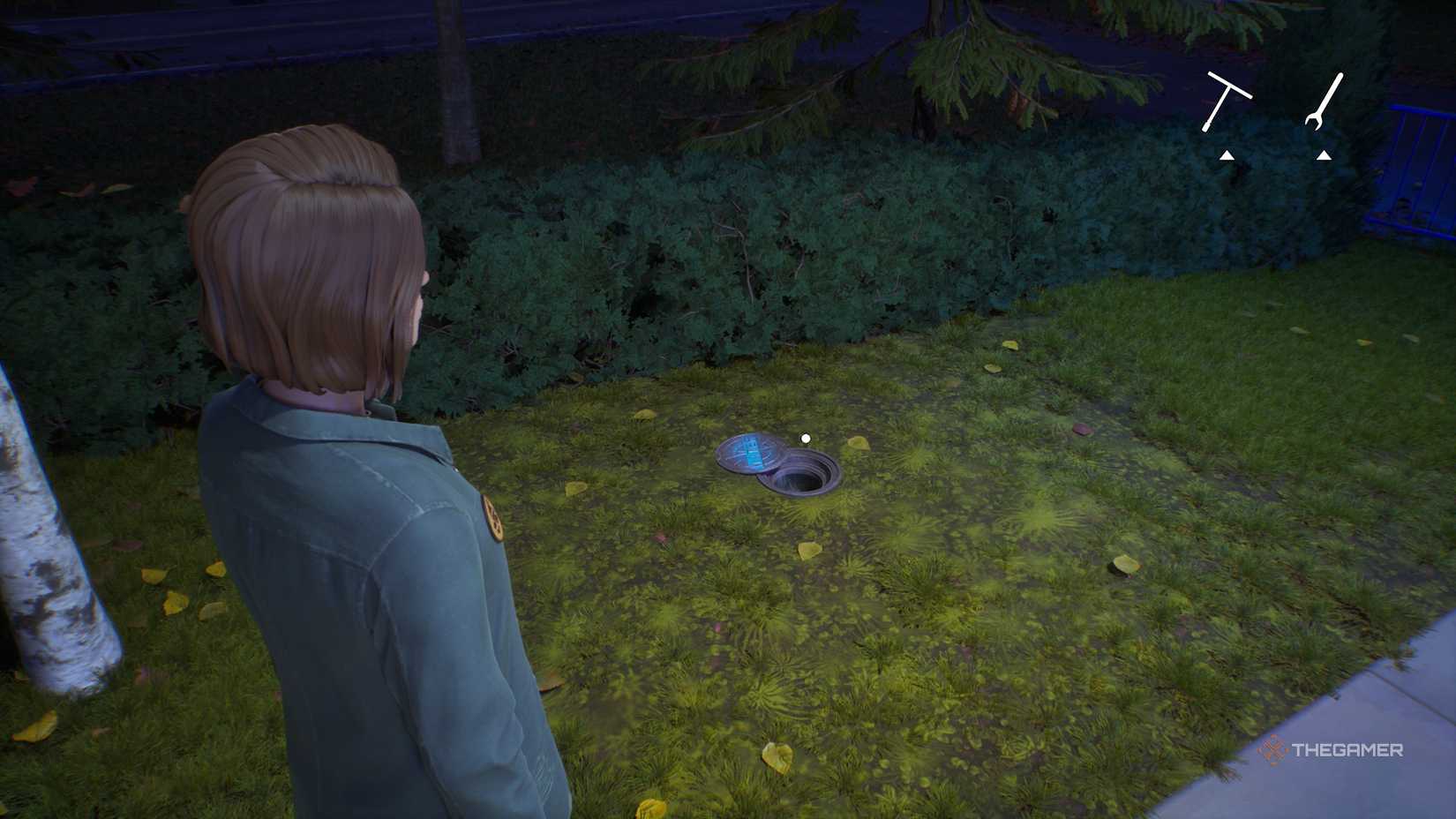
Task: Click the yellow leaf beside the manhole
Action: point(859,443)
